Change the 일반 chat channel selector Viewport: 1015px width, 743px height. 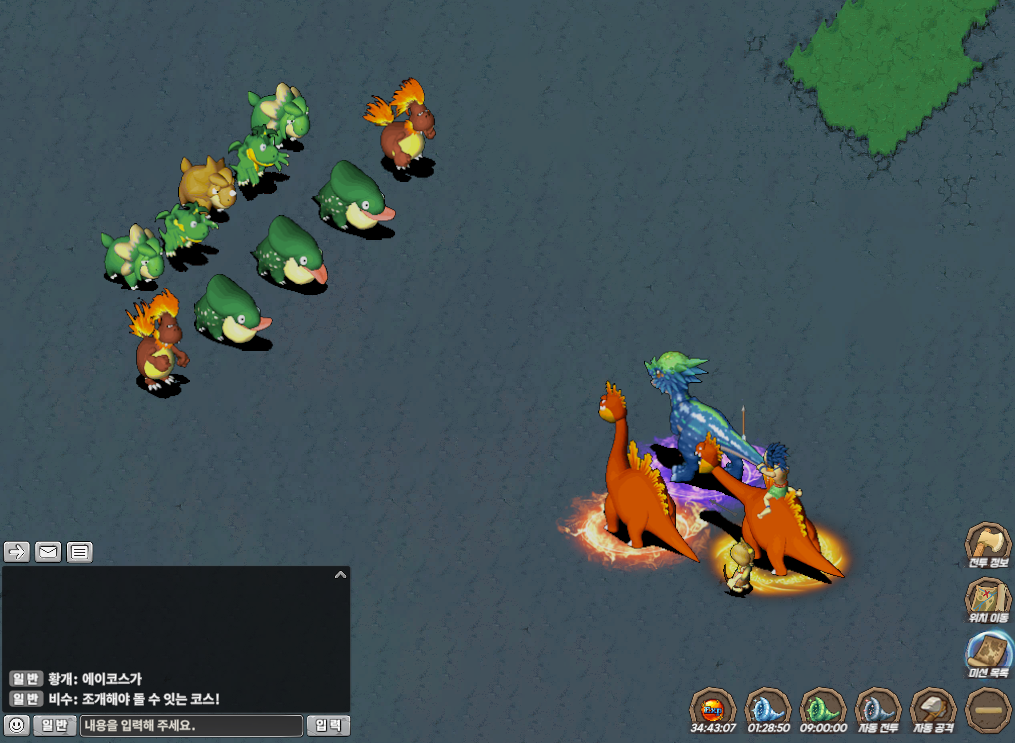[55, 725]
